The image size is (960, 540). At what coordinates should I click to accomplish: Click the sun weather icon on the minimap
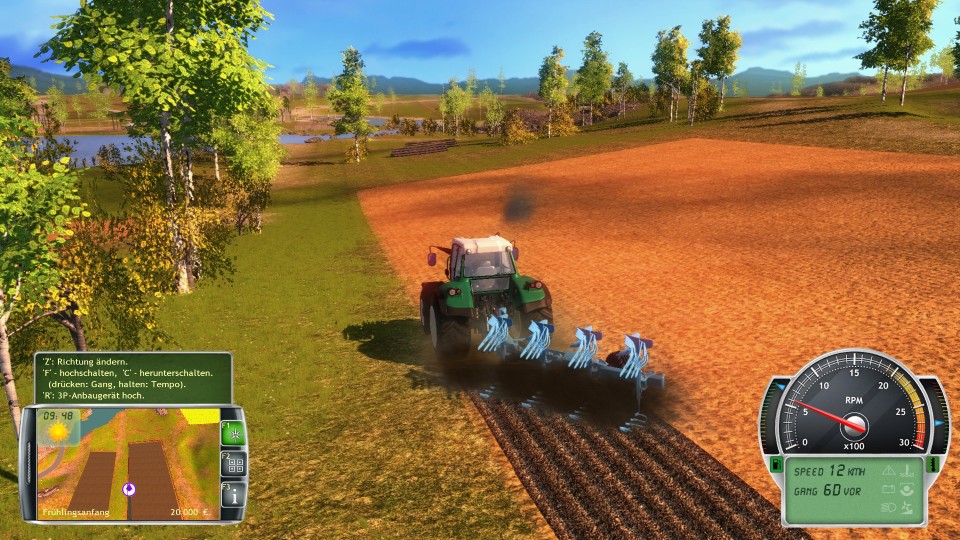click(x=58, y=433)
